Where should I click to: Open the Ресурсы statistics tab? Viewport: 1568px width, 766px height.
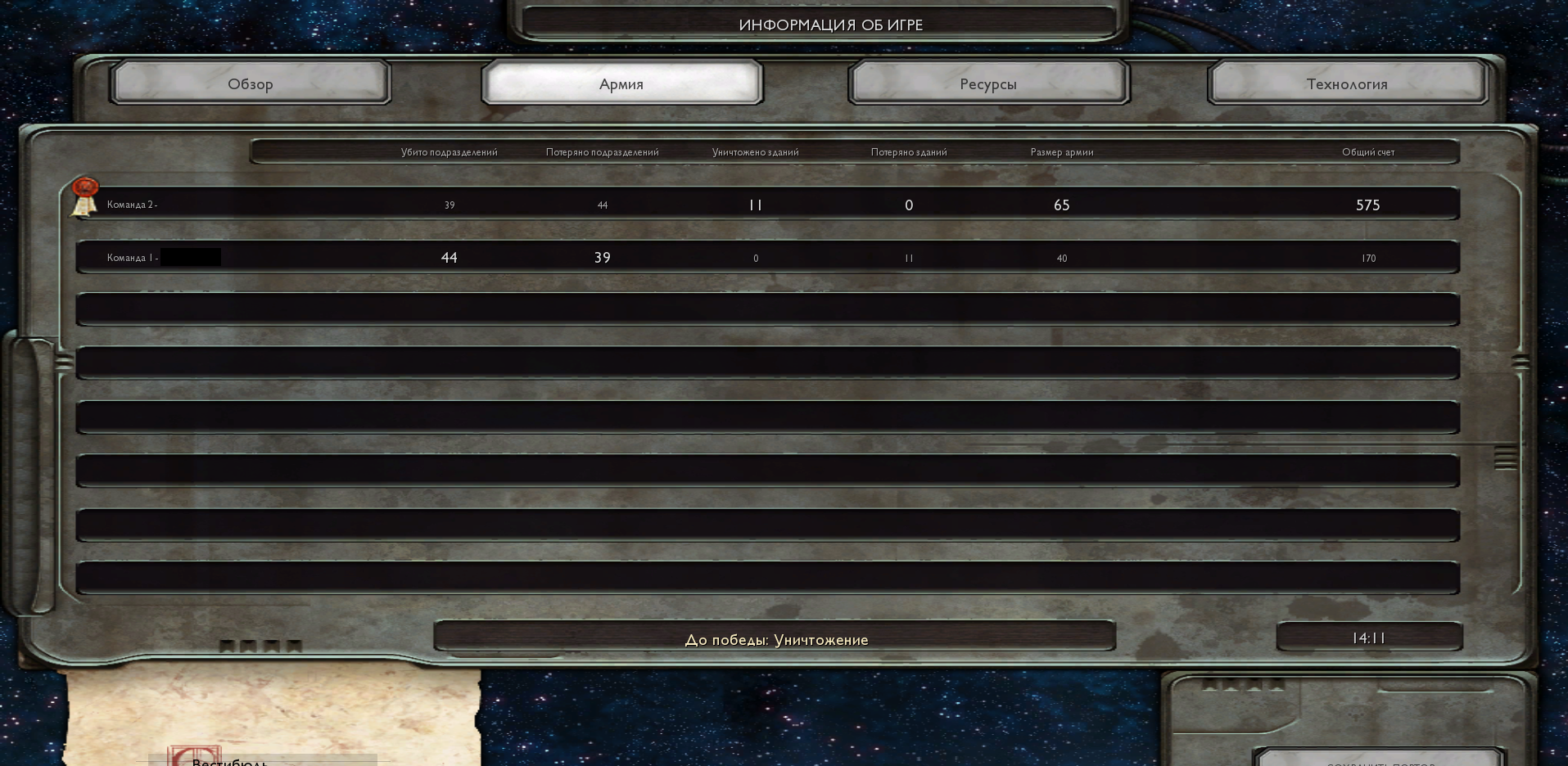[988, 83]
